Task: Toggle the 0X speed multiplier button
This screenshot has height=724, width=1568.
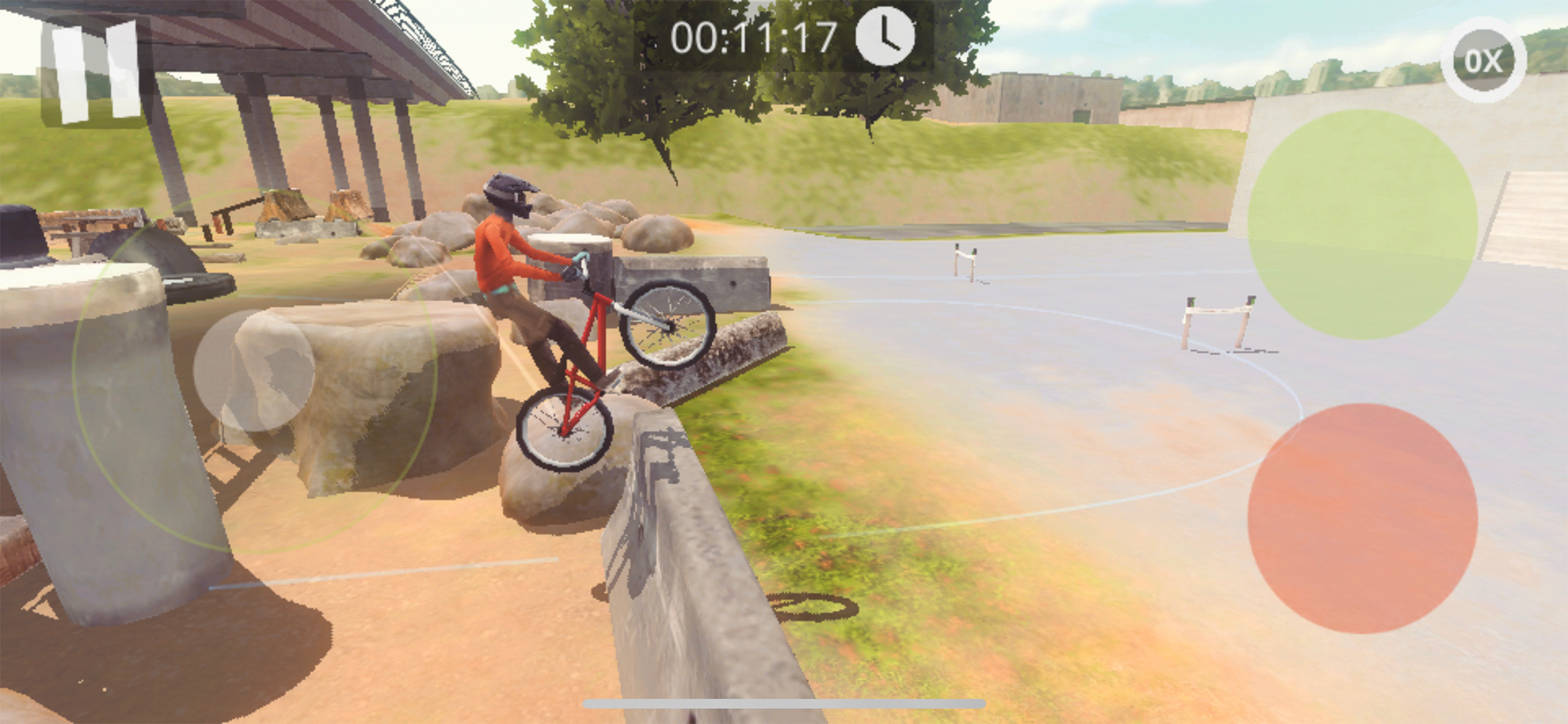Action: pyautogui.click(x=1483, y=60)
